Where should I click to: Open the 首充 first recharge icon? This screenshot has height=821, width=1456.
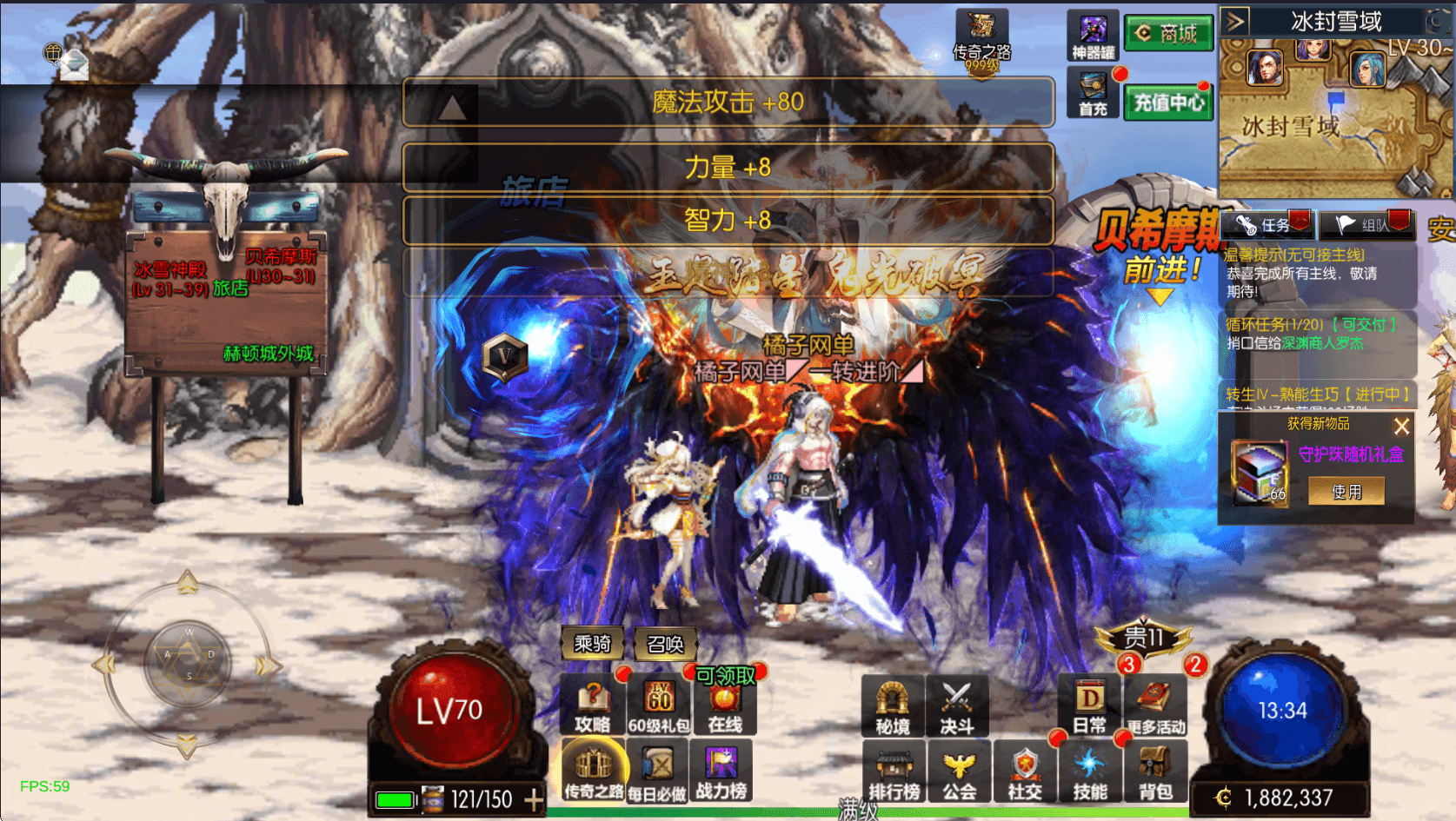coord(1093,94)
